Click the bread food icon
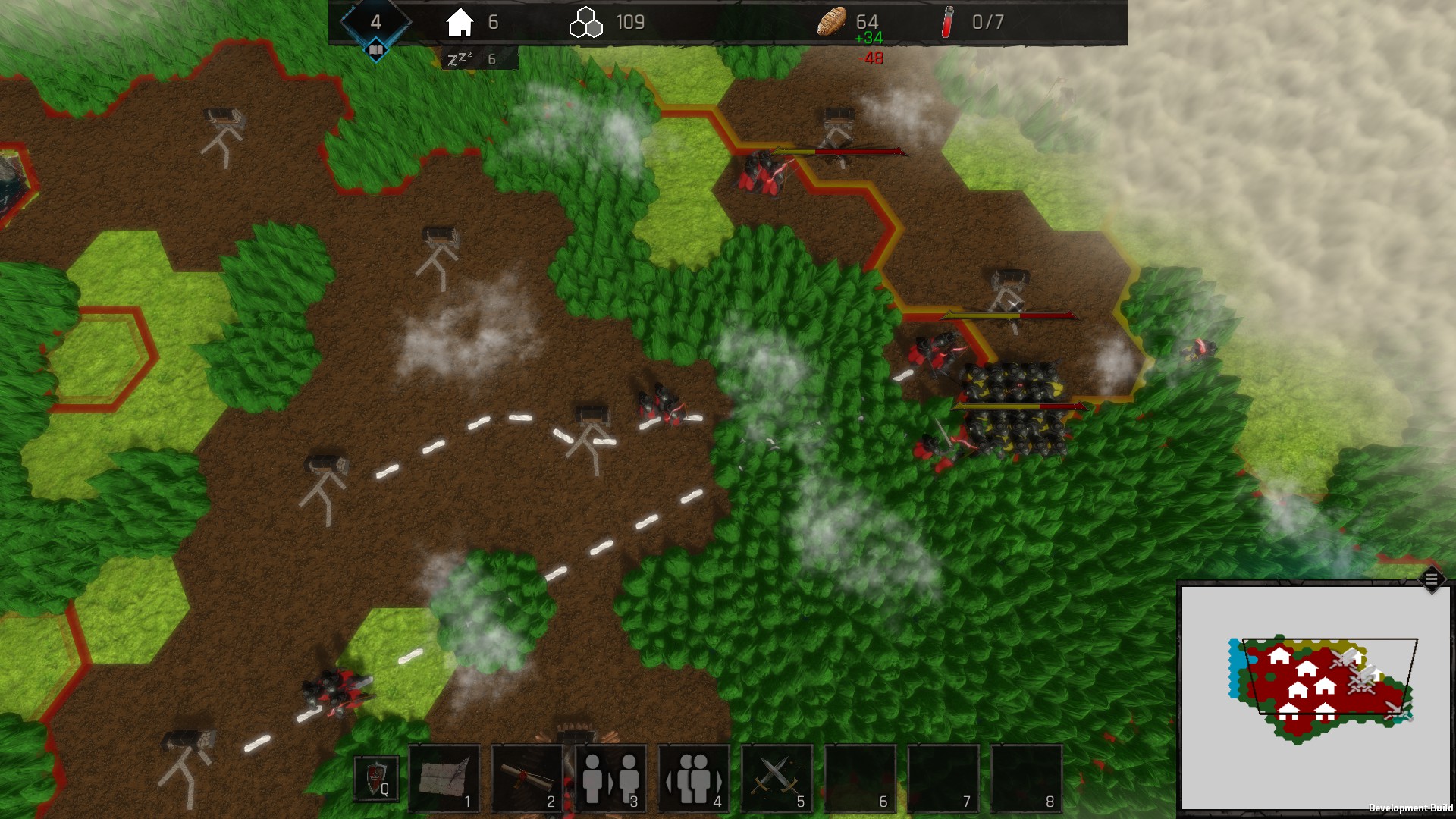The width and height of the screenshot is (1456, 819). click(x=831, y=22)
